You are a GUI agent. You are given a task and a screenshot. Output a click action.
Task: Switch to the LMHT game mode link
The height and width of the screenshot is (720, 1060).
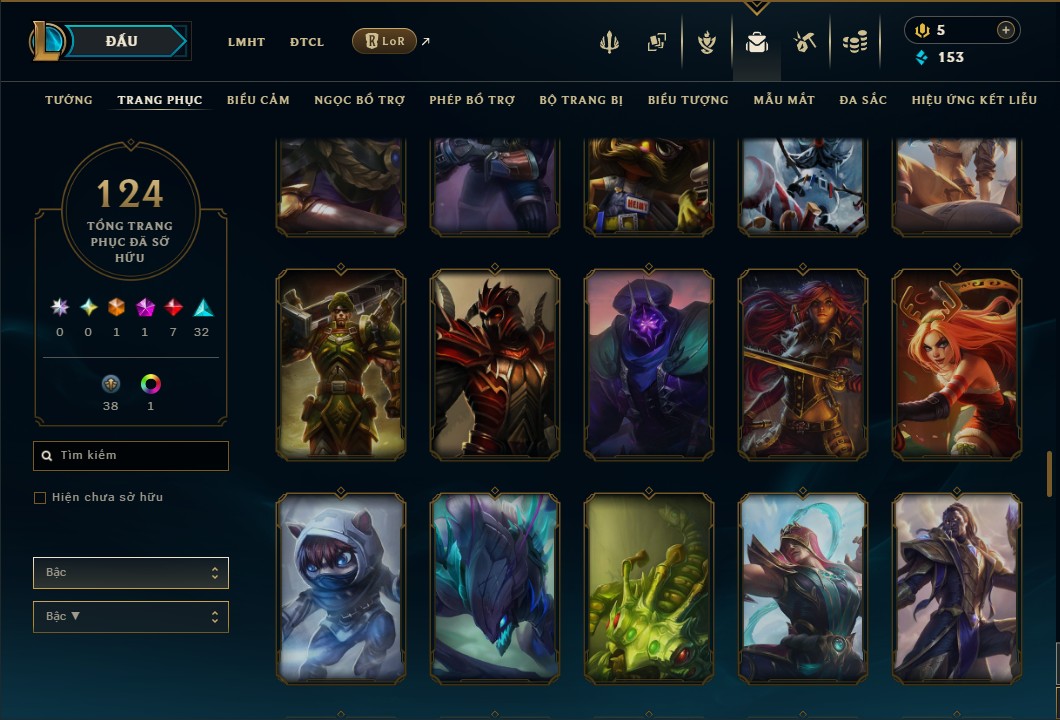(246, 42)
